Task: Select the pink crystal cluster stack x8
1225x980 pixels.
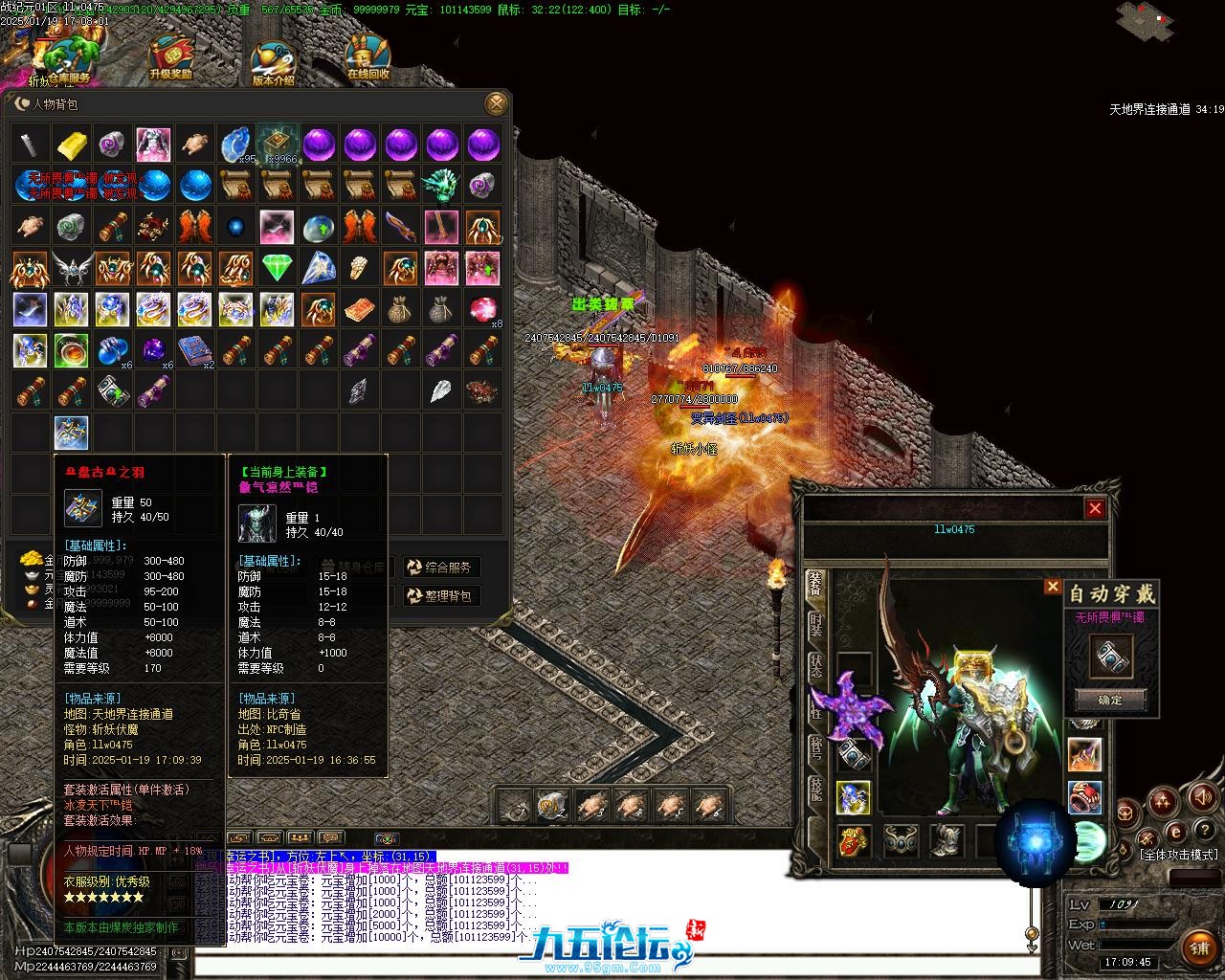Action: 483,309
